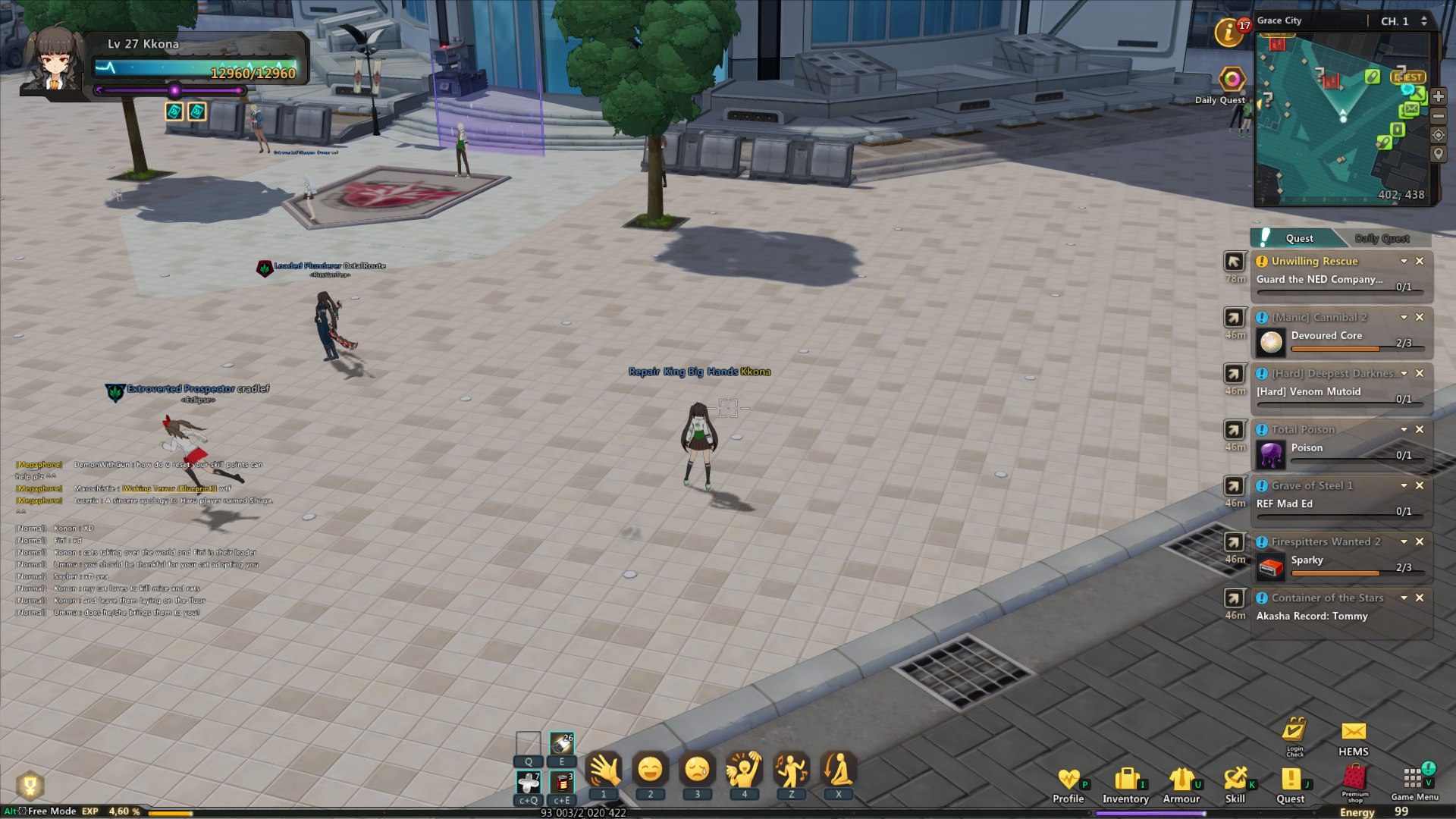Open the Game Menu grid
The image size is (1456, 819).
[x=1414, y=780]
